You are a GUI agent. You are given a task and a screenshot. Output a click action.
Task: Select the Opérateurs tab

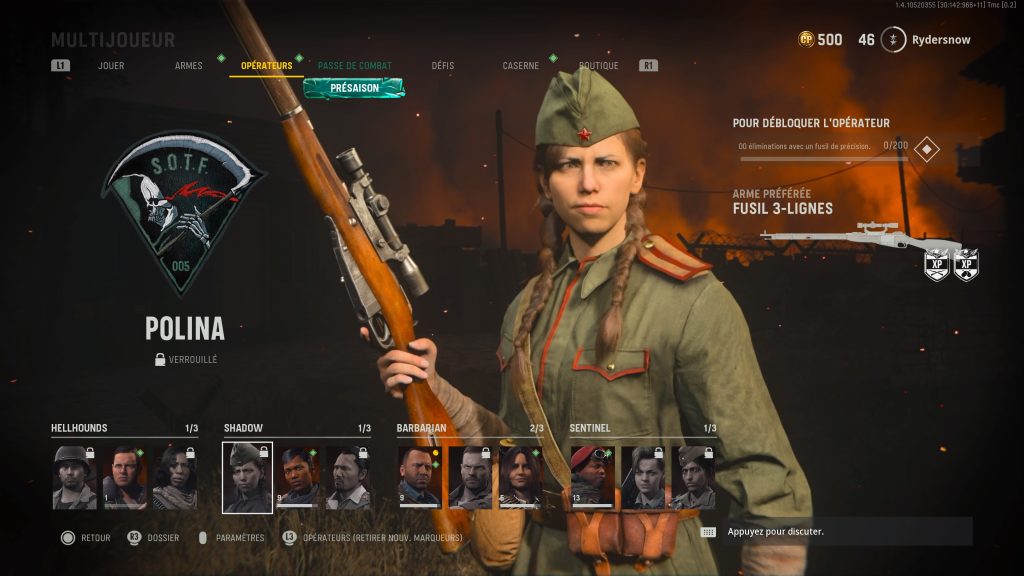(x=266, y=66)
